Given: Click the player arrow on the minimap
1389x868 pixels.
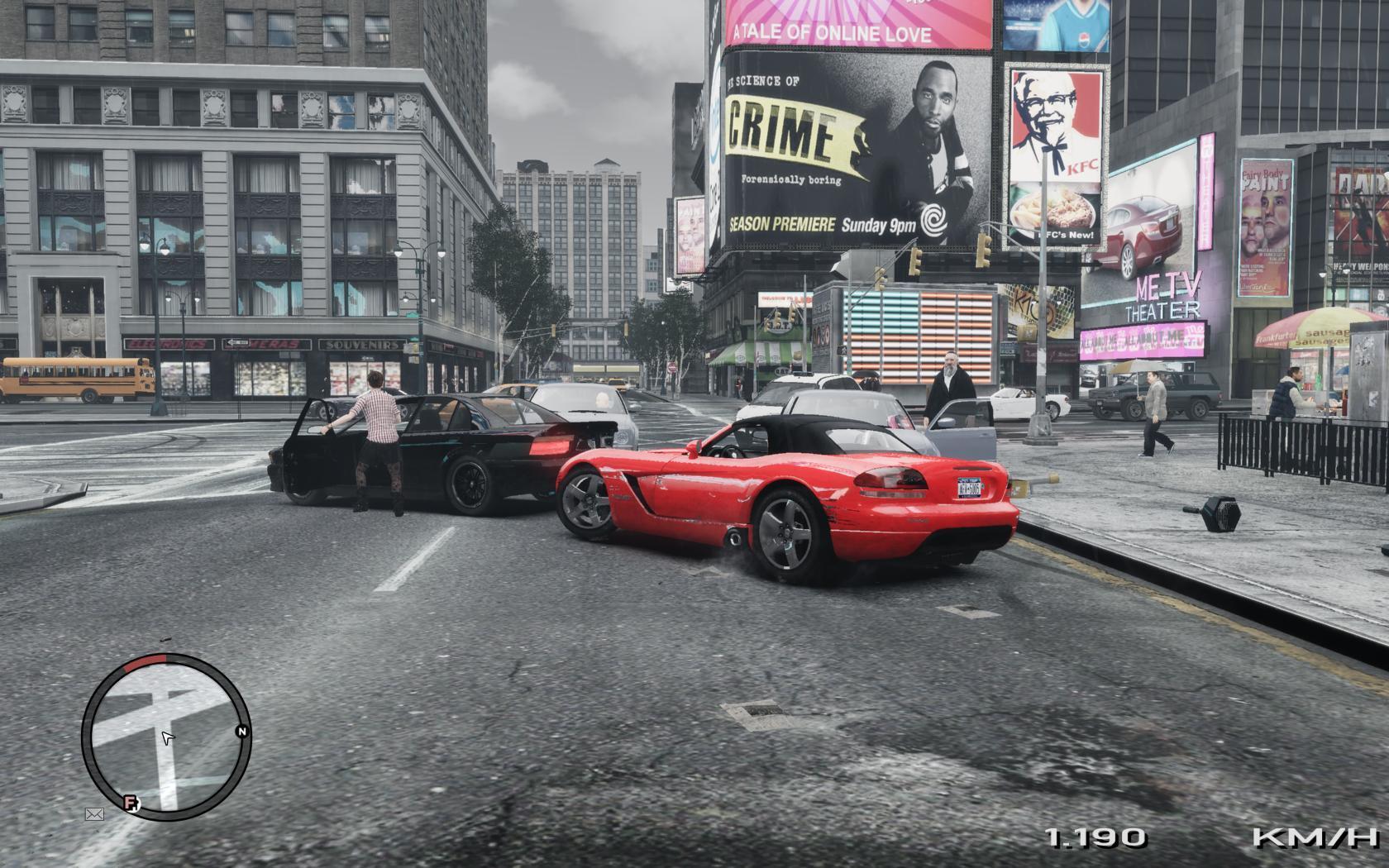Looking at the screenshot, I should click(x=168, y=737).
